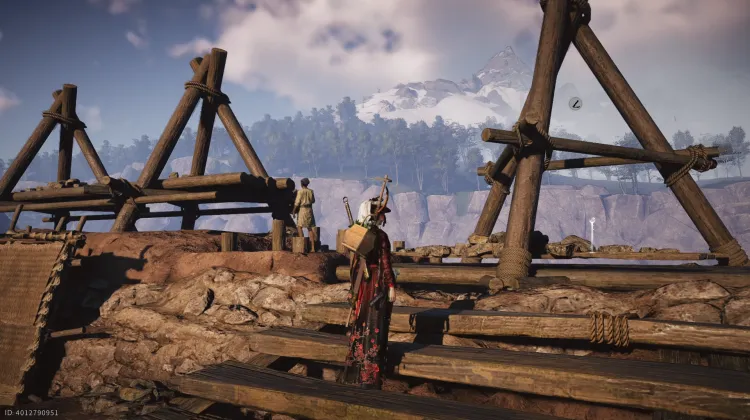This screenshot has width=750, height=420.
Task: Select the circular waypoint marker in the sky
Action: (x=575, y=103)
